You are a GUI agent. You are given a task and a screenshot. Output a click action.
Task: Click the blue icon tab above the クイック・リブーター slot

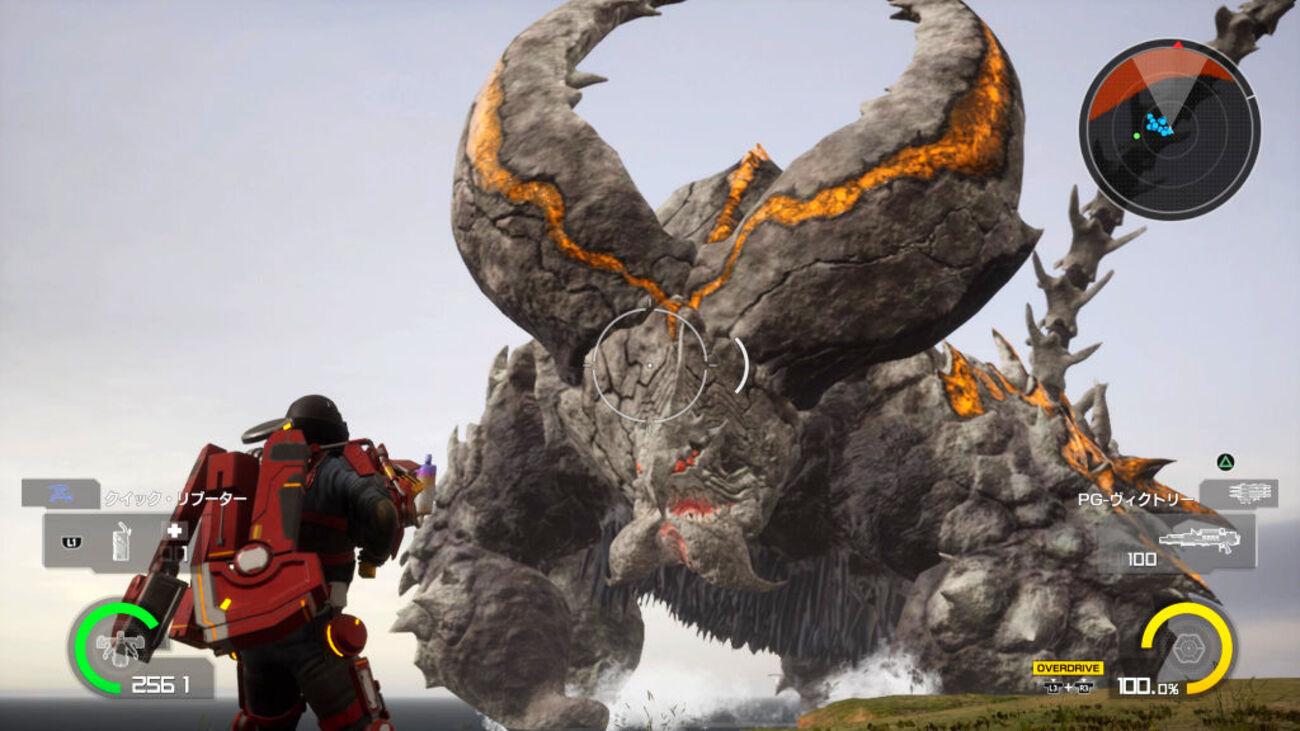tap(59, 493)
